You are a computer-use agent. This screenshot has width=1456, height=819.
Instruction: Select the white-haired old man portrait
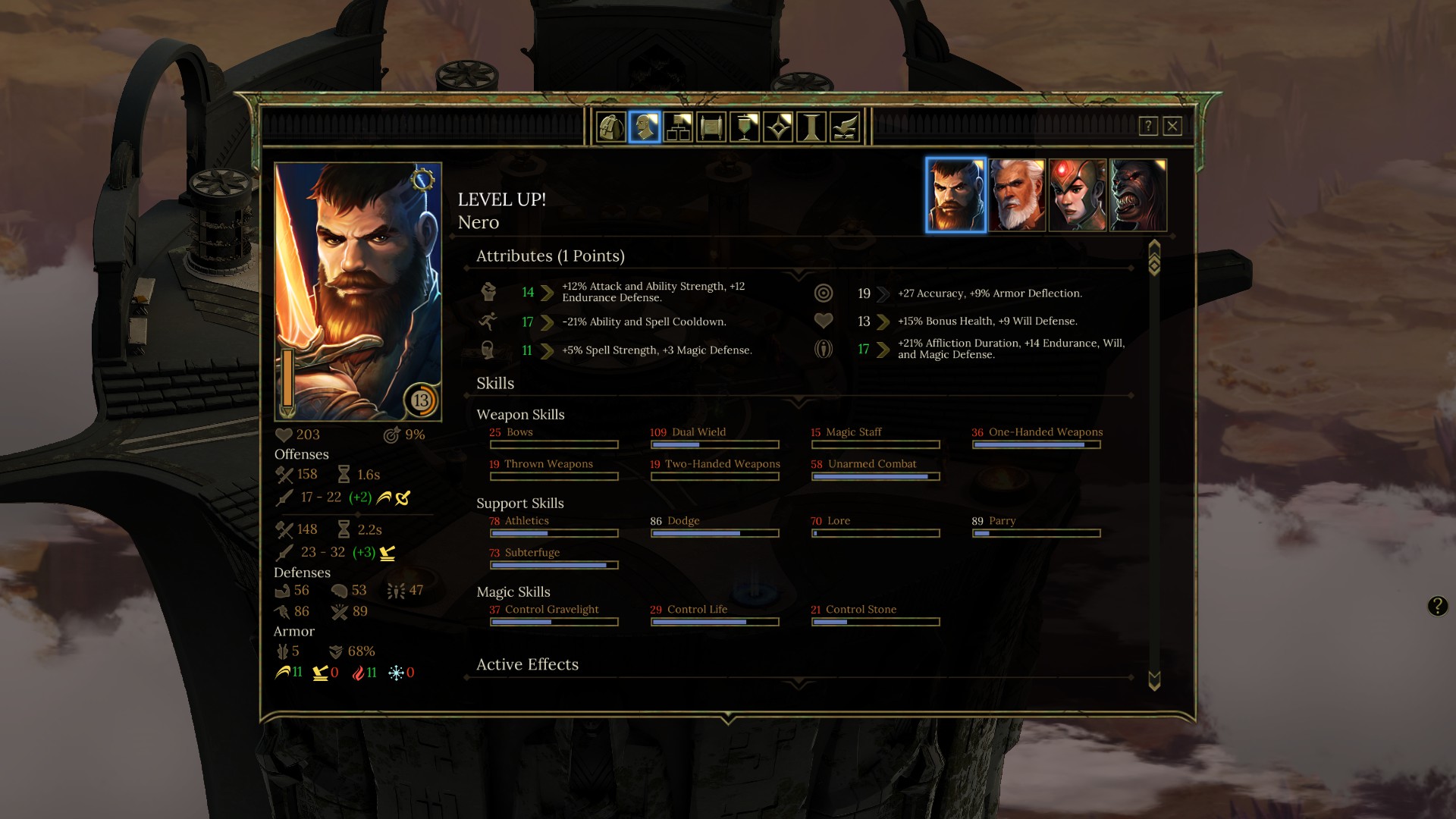[1017, 195]
